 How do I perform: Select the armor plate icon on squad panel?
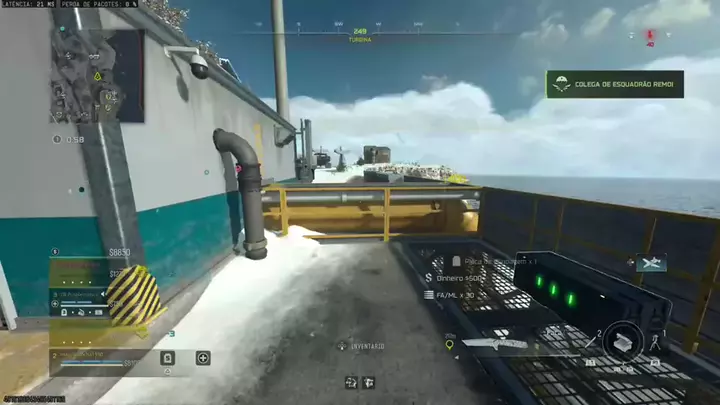168,357
